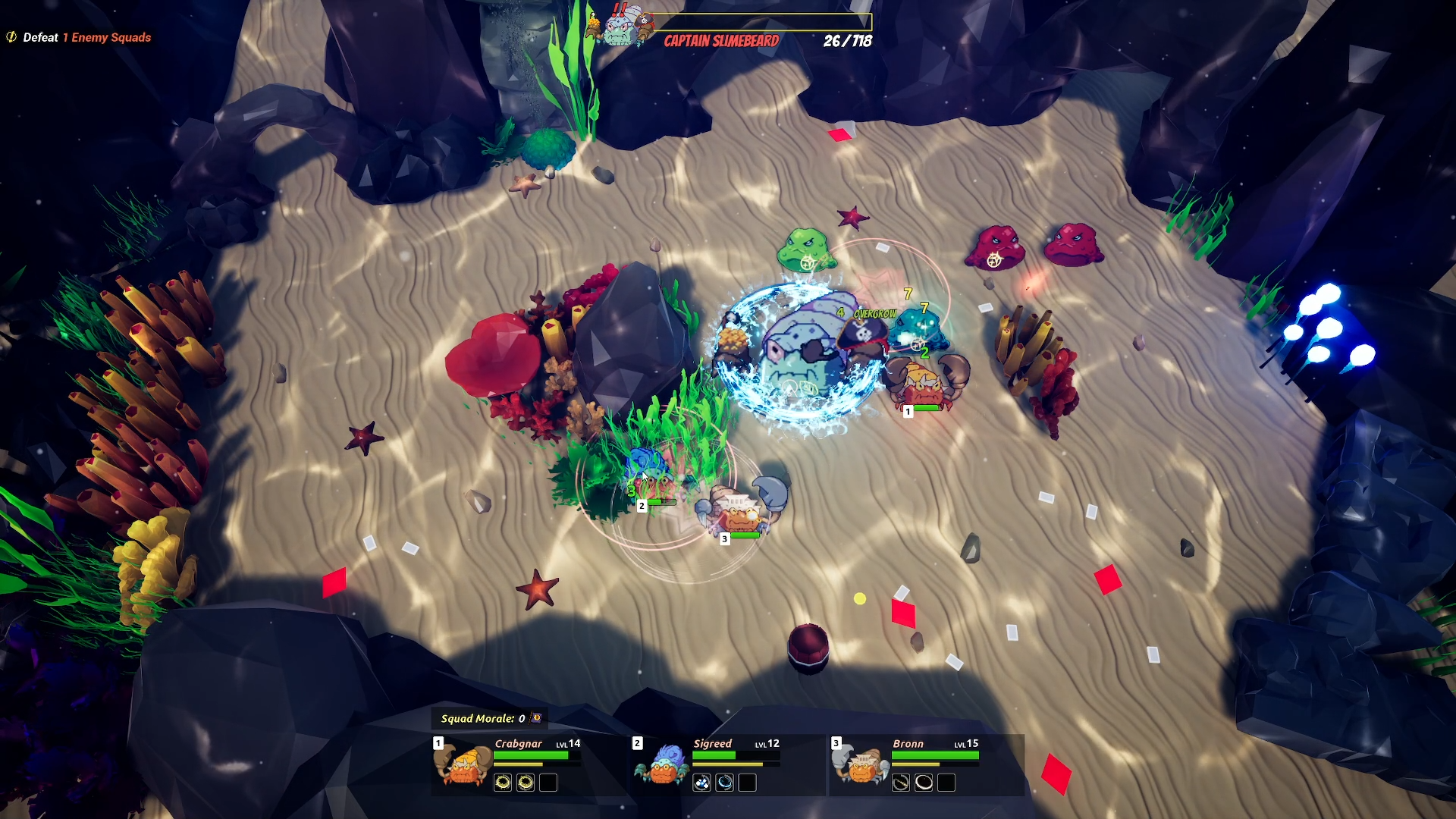This screenshot has width=1456, height=819.
Task: Select Crabgnar's squad portrait
Action: [x=462, y=764]
